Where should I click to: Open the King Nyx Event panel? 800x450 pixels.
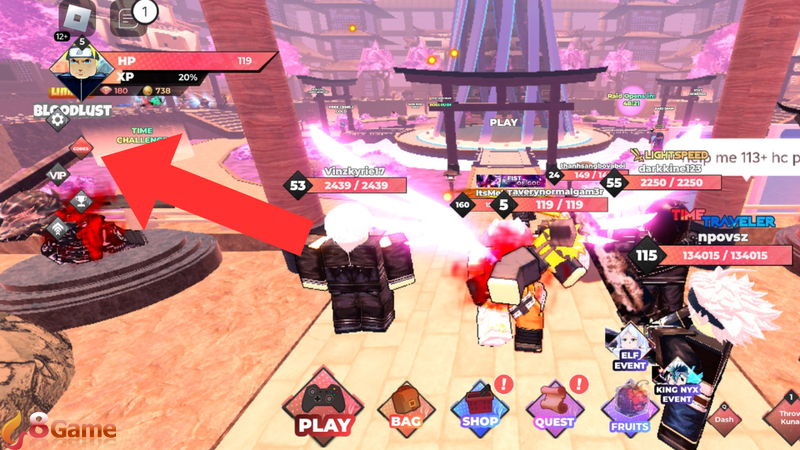[675, 380]
